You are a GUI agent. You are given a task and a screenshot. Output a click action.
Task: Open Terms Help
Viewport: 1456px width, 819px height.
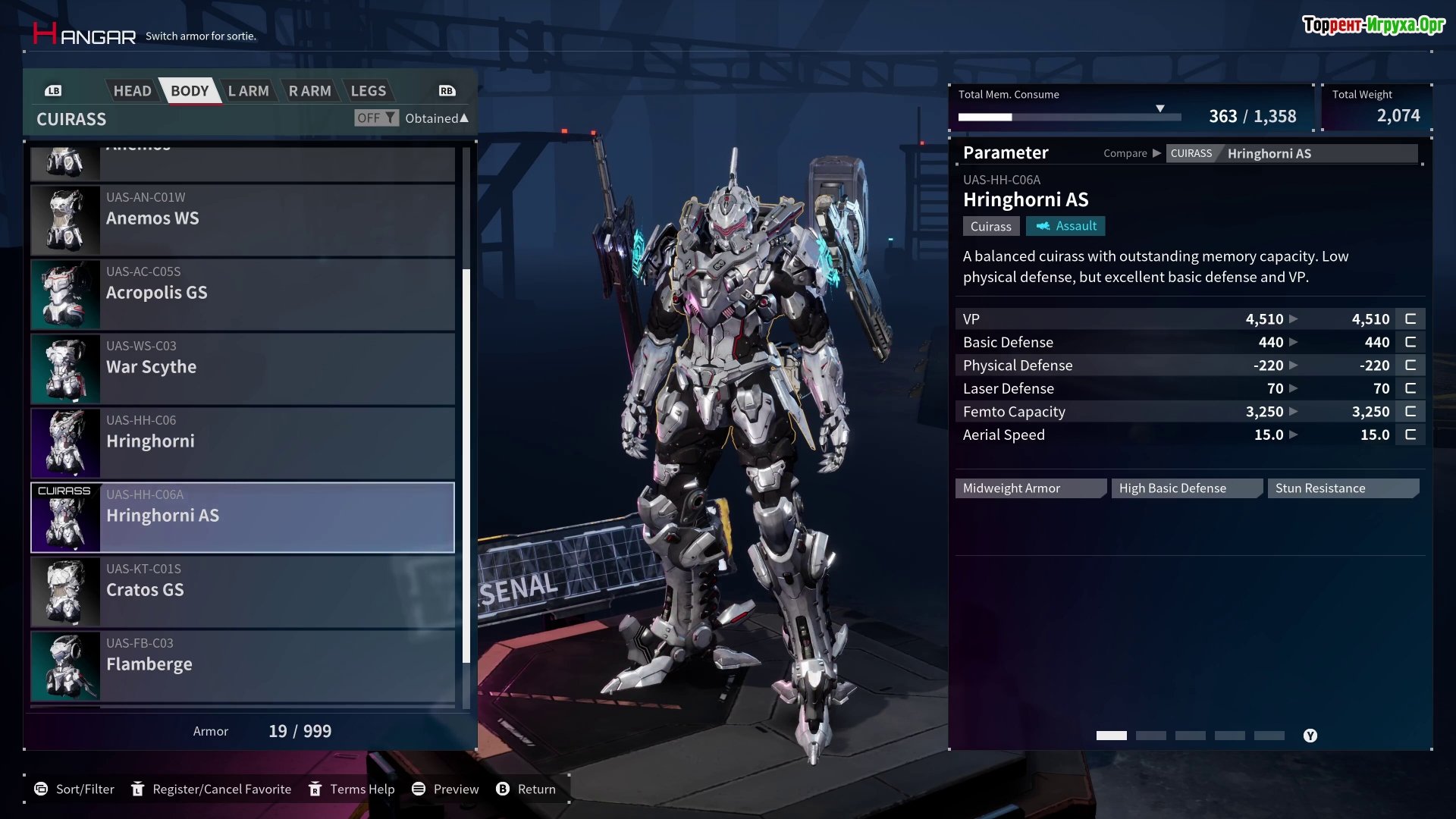352,789
